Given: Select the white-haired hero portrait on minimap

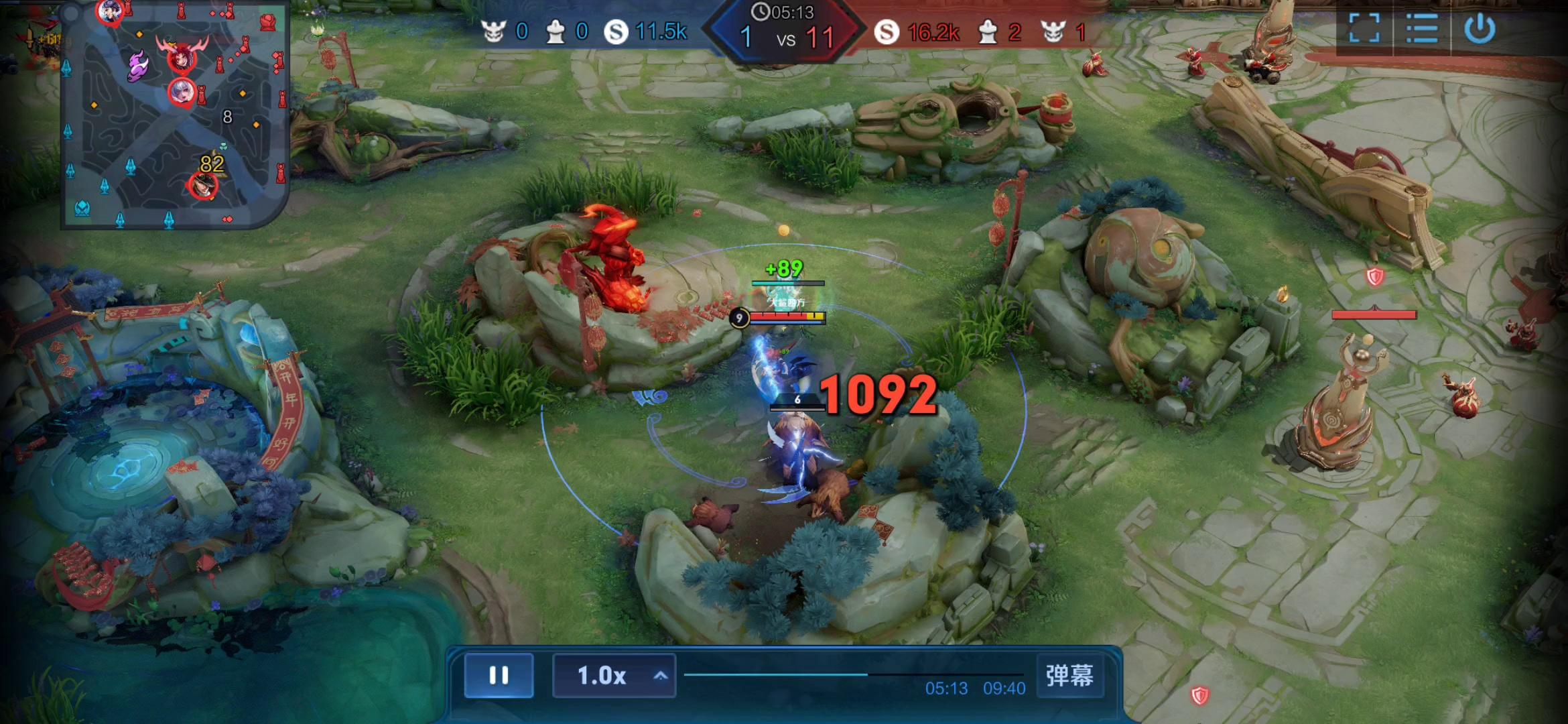Looking at the screenshot, I should 182,92.
